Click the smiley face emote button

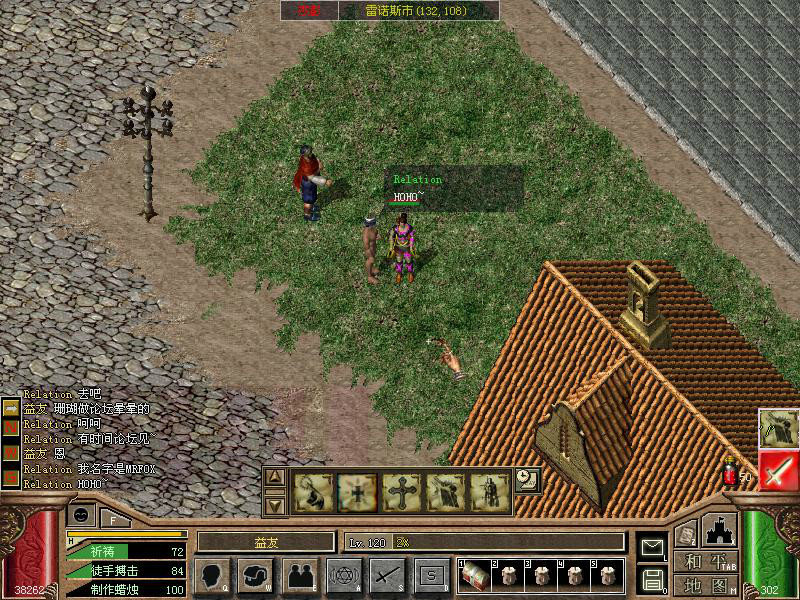82,515
